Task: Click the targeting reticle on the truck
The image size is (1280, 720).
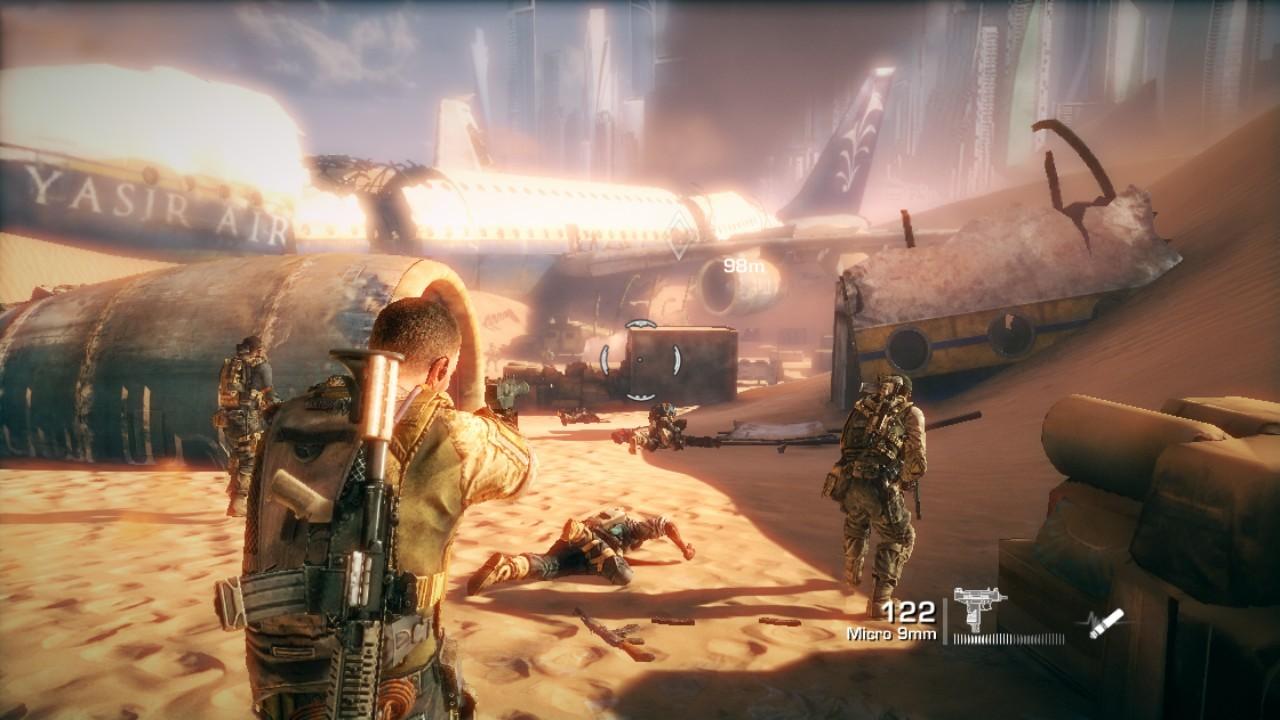Action: [x=640, y=360]
